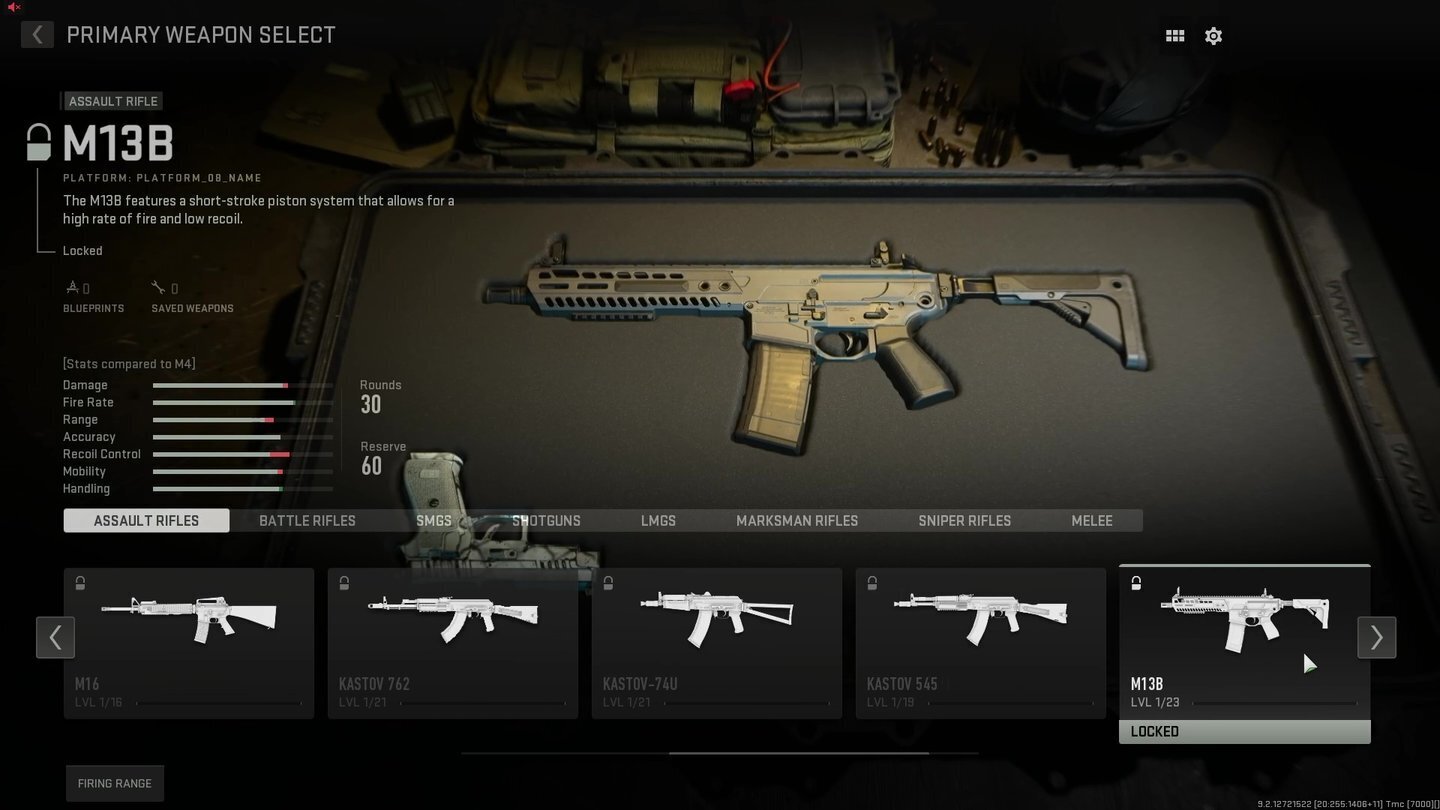Click the padlock icon on the M16 card
1440x810 pixels.
click(80, 583)
